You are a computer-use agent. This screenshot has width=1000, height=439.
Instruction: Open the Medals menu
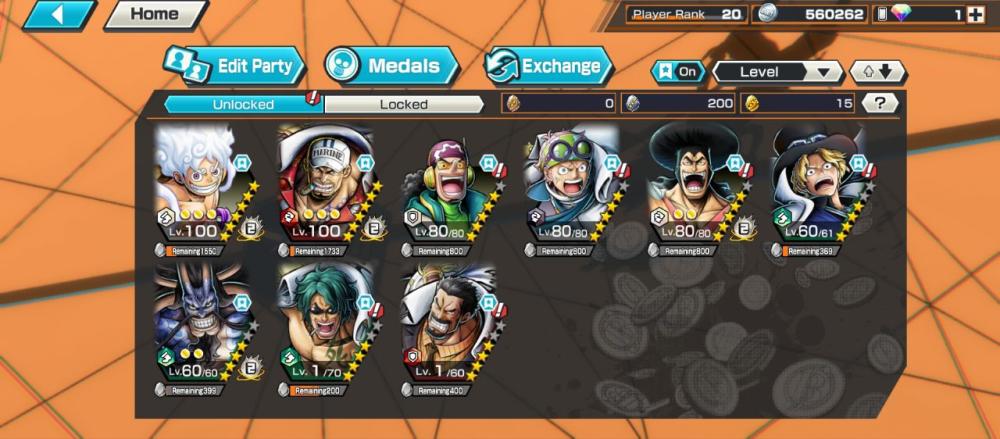391,67
